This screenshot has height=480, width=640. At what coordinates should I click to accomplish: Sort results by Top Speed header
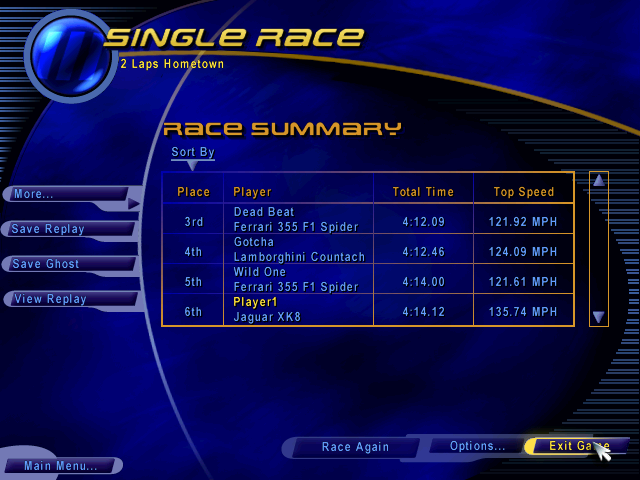(523, 192)
